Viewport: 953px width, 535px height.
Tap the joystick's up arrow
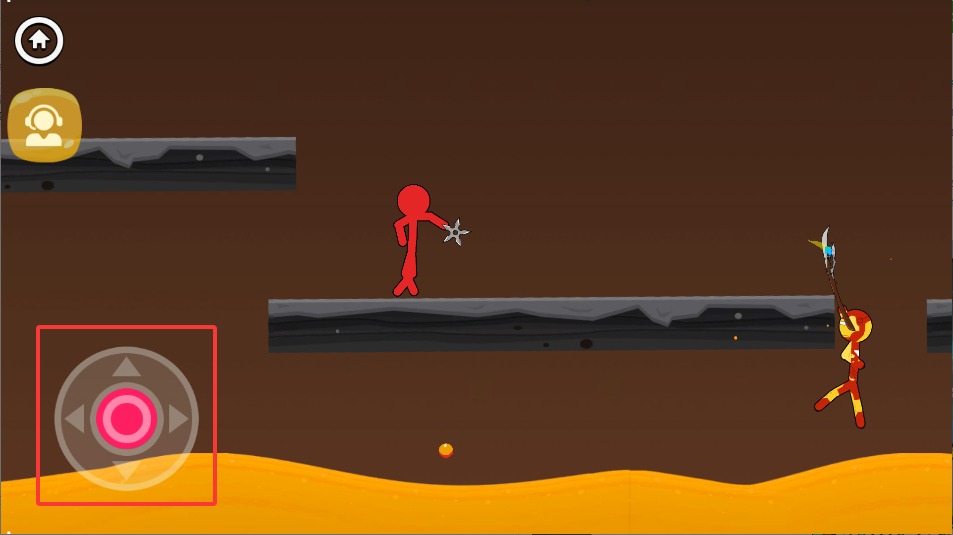tap(126, 367)
